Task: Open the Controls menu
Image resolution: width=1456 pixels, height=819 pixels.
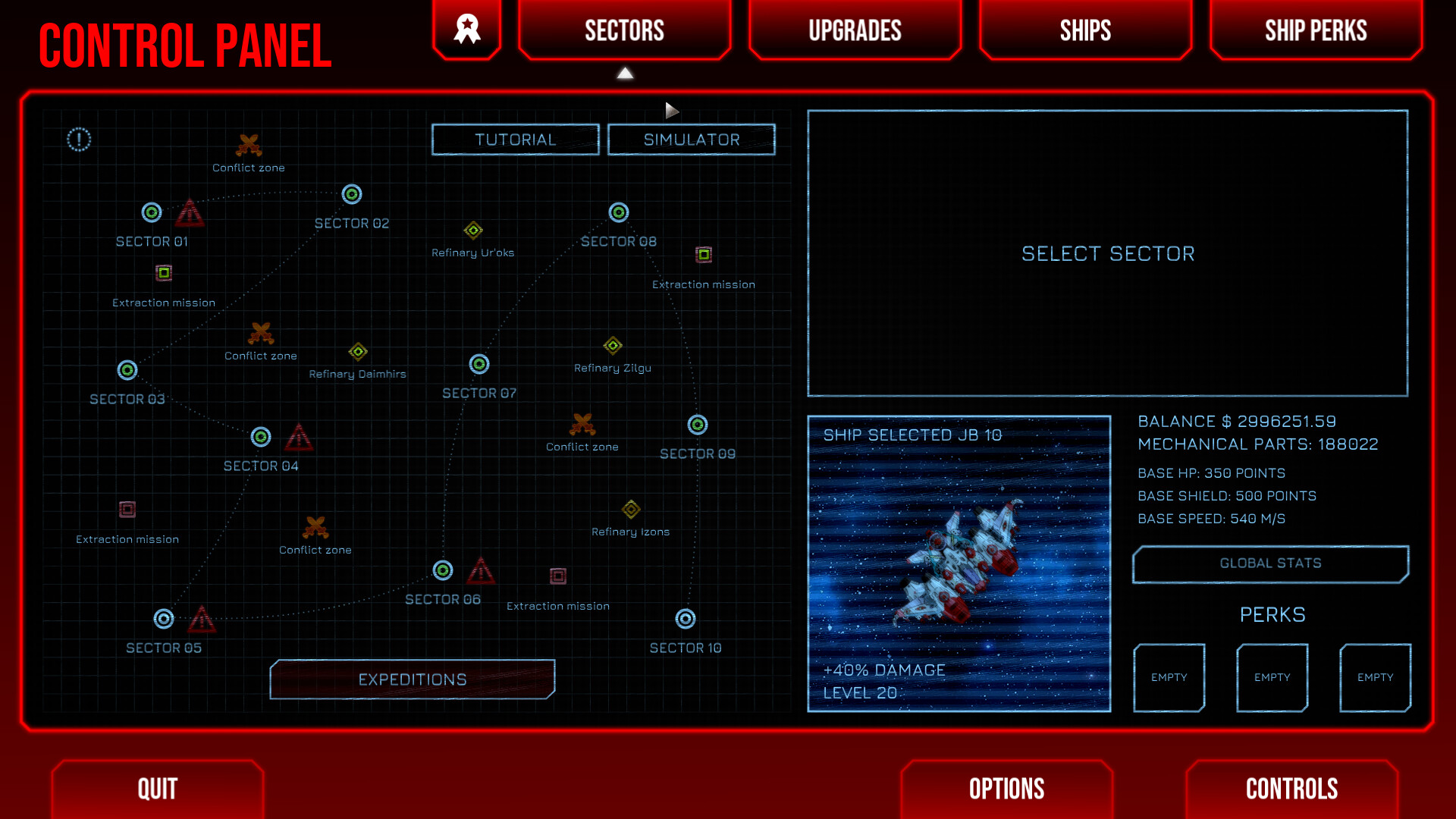Action: (1291, 789)
